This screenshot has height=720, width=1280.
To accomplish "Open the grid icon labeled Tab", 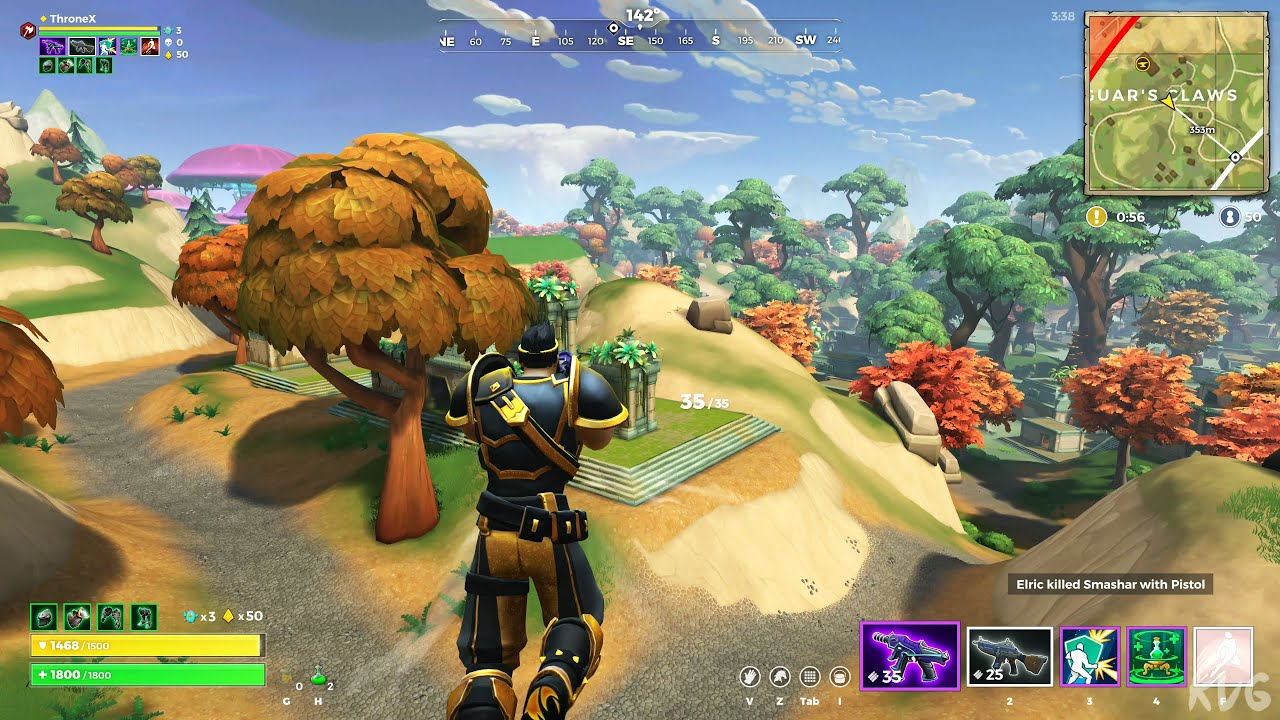I will 810,677.
